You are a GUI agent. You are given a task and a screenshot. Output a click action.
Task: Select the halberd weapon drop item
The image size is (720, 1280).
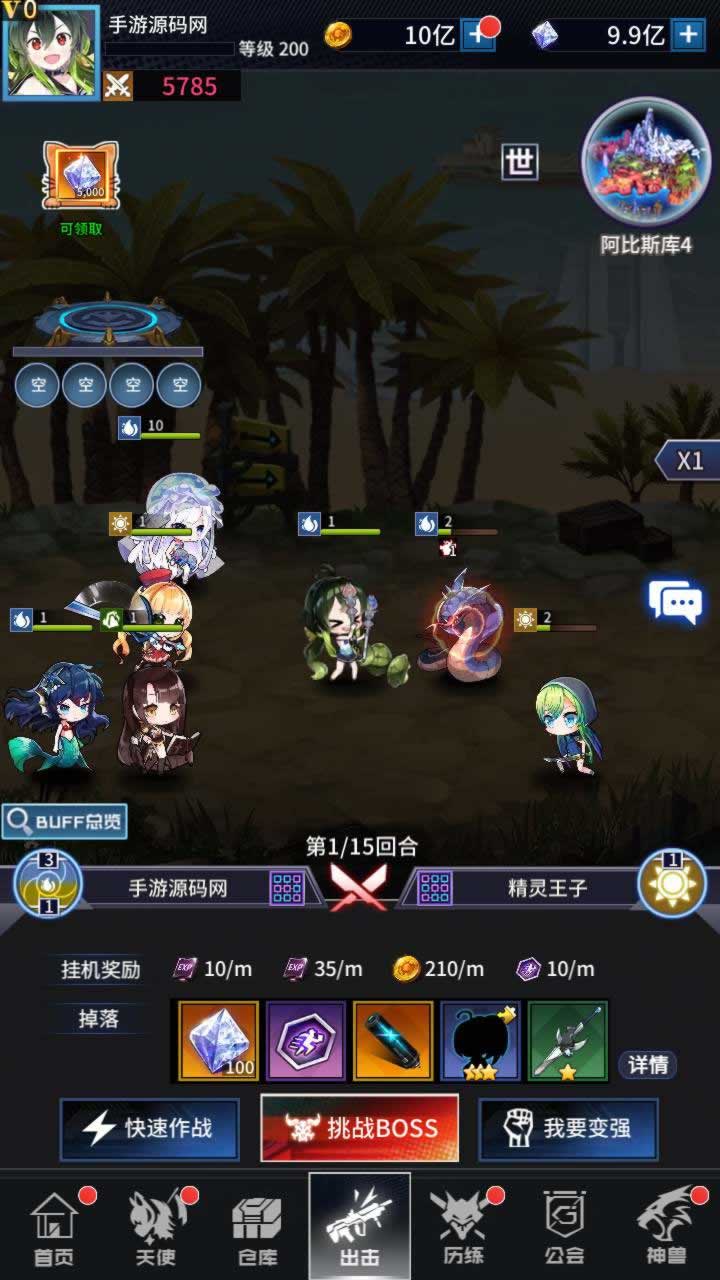coord(568,1041)
